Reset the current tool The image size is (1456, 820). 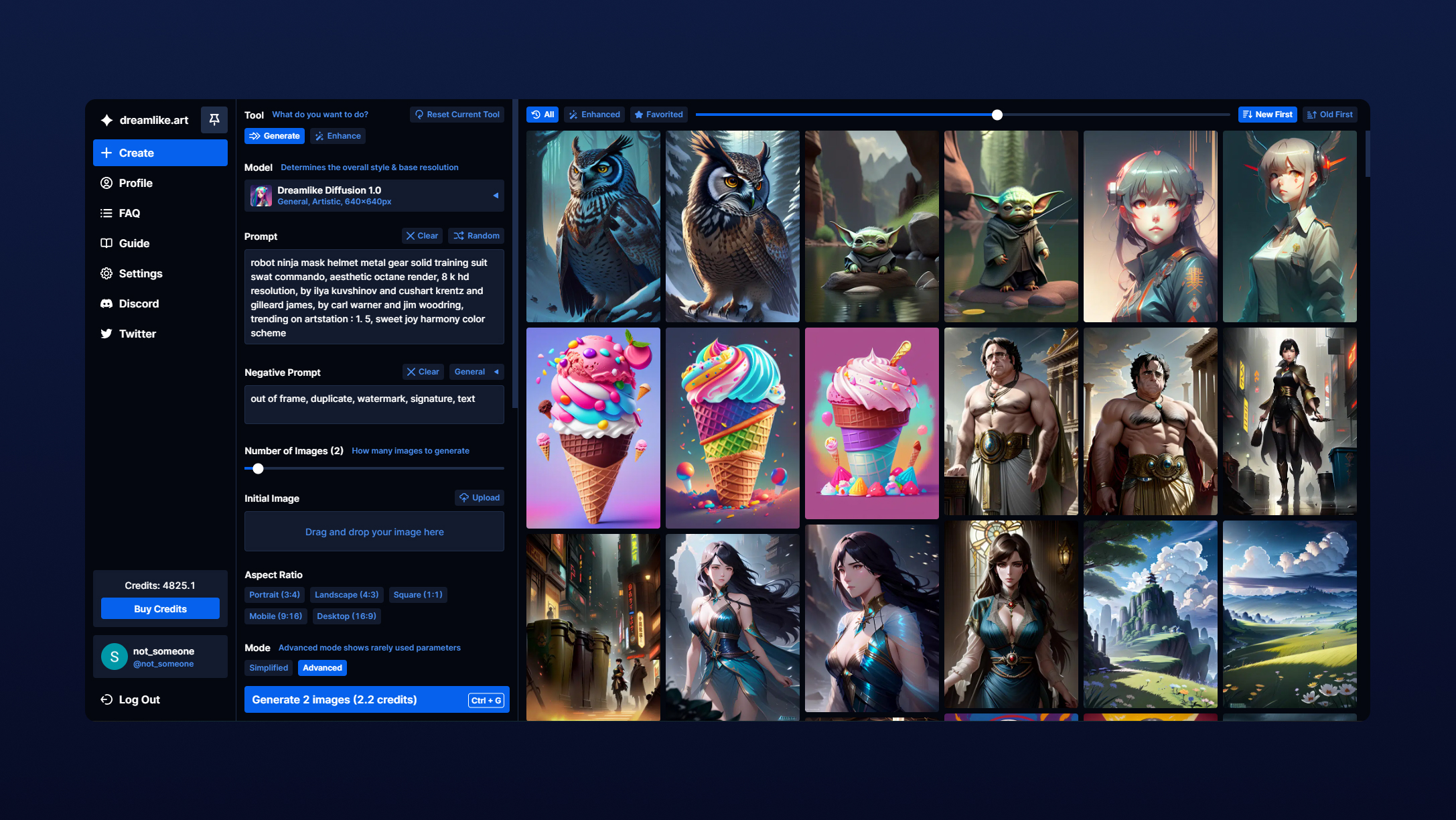click(x=457, y=115)
